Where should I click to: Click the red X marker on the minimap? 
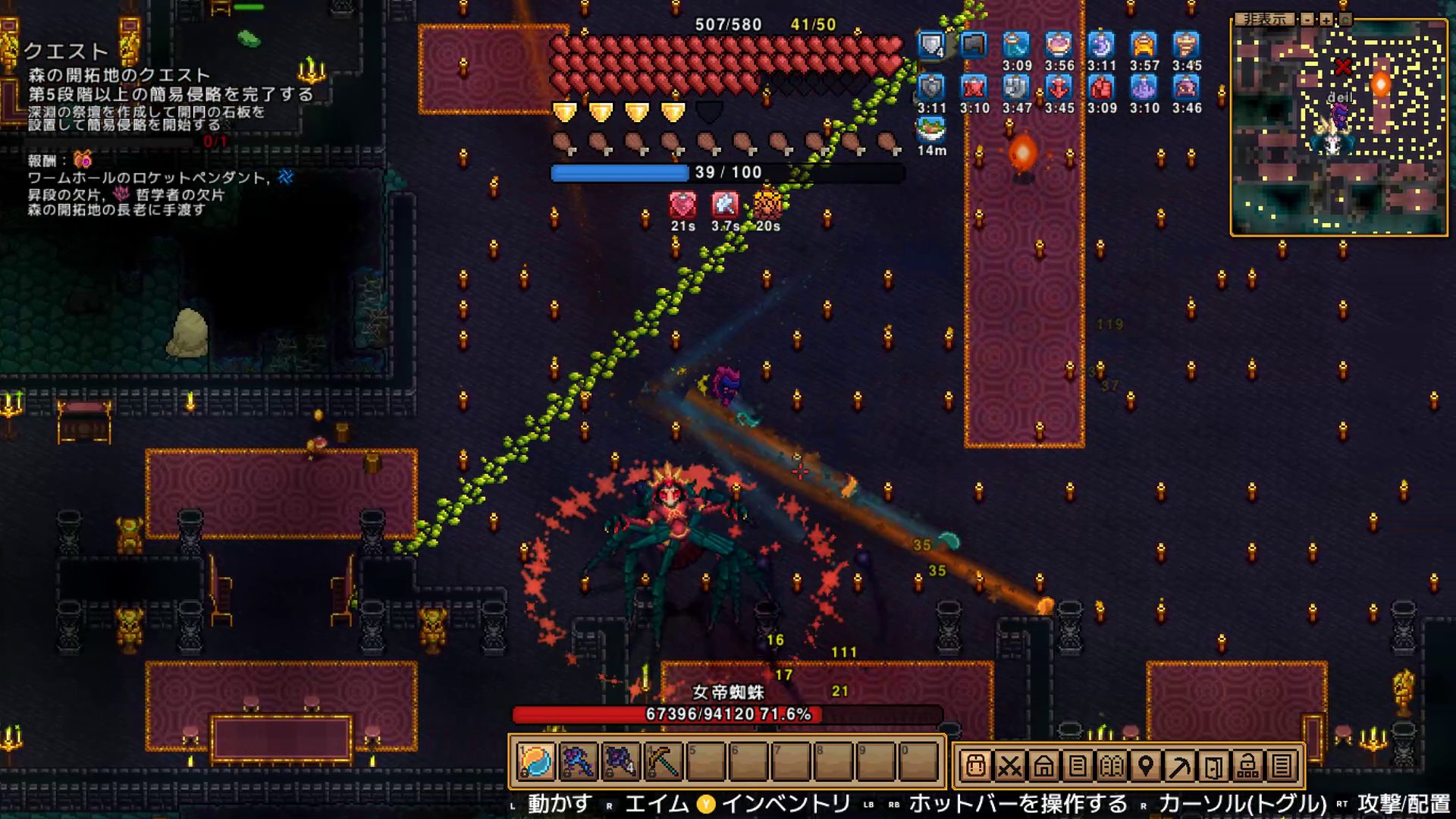pos(1343,67)
